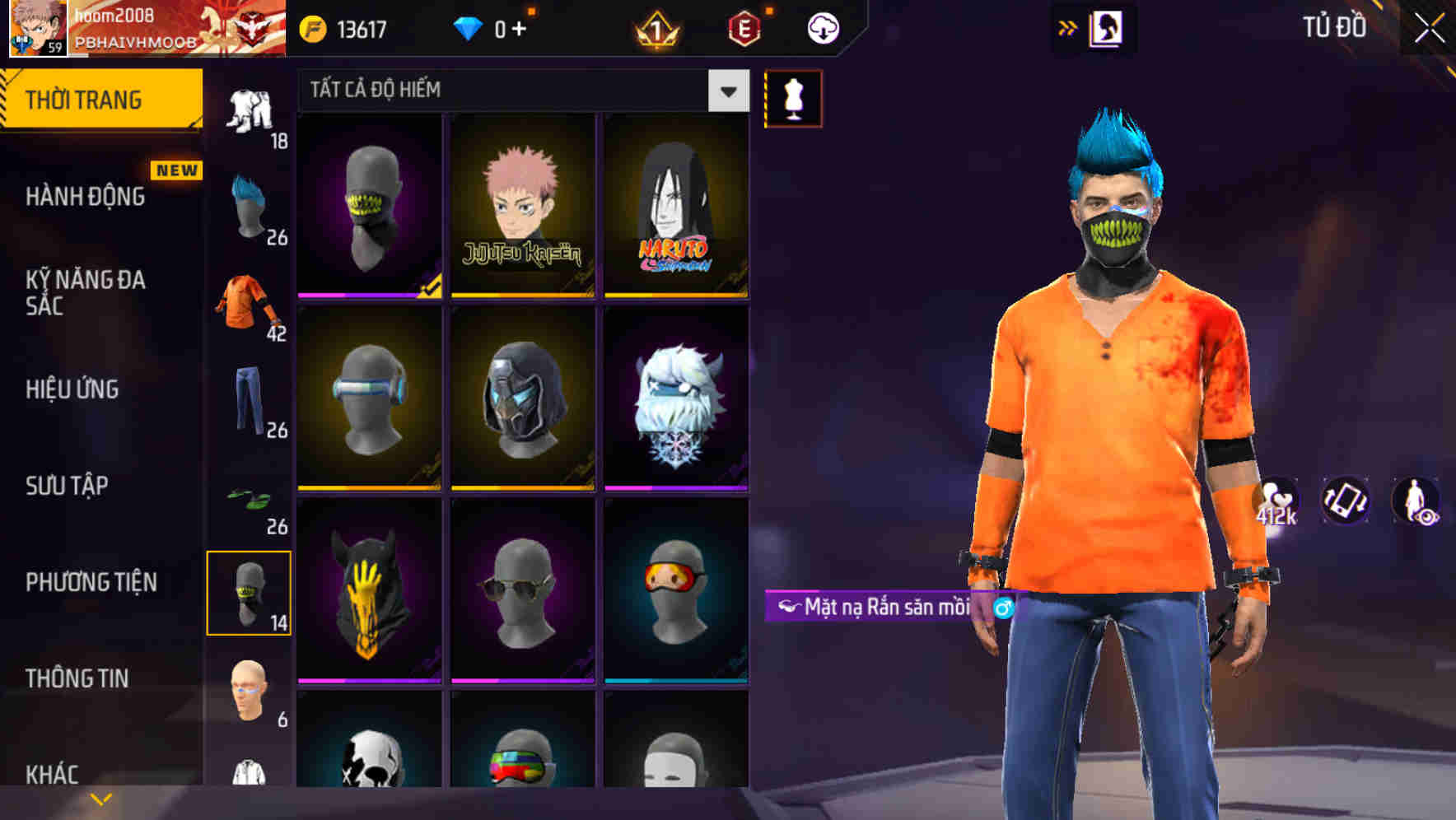Click the 412k likes heart icon
Image resolution: width=1456 pixels, height=820 pixels.
pos(1275,501)
